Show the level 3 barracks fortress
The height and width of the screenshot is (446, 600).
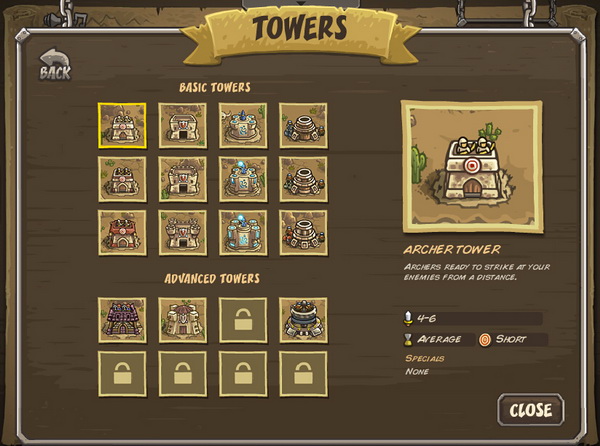point(183,233)
